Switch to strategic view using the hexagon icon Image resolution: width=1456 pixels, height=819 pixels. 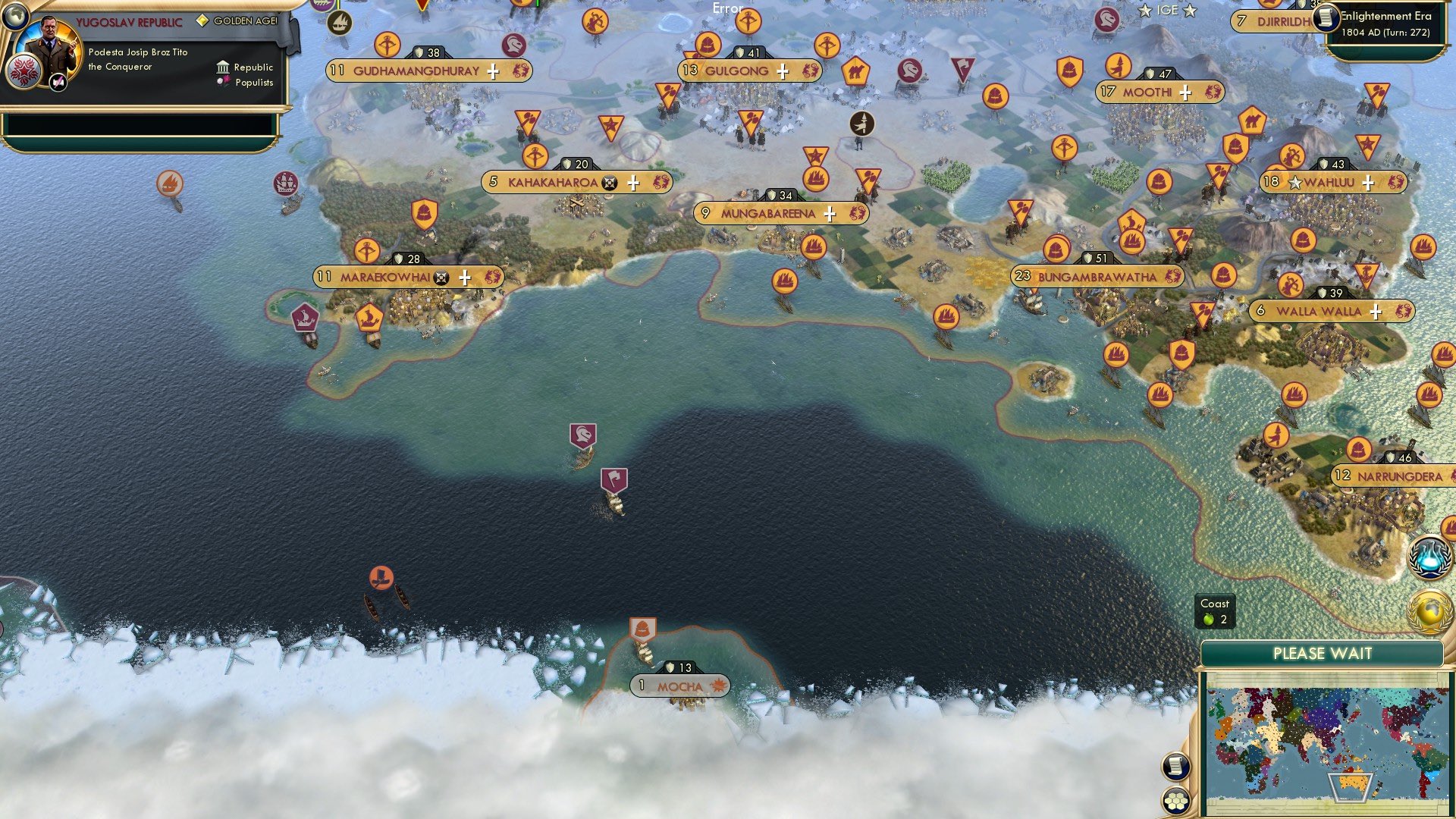point(1176,798)
